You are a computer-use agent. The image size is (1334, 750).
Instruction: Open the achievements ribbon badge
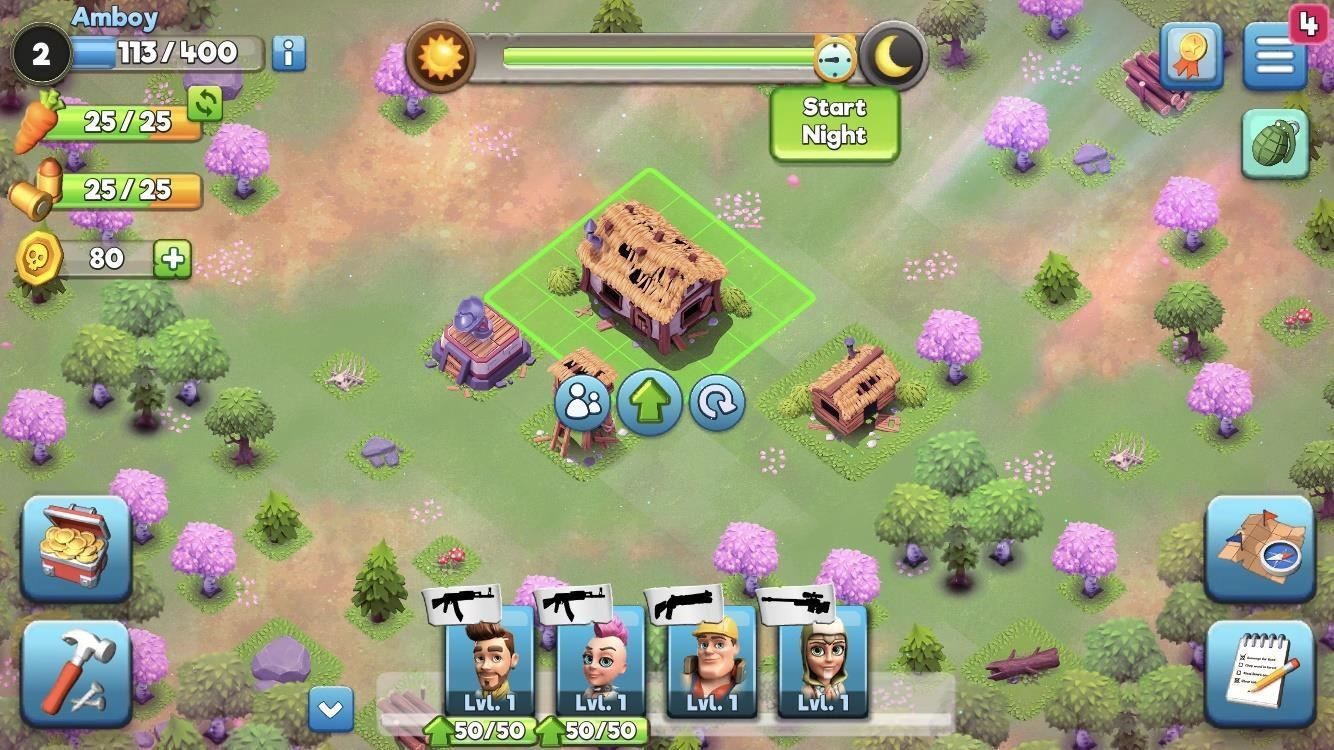[1193, 57]
